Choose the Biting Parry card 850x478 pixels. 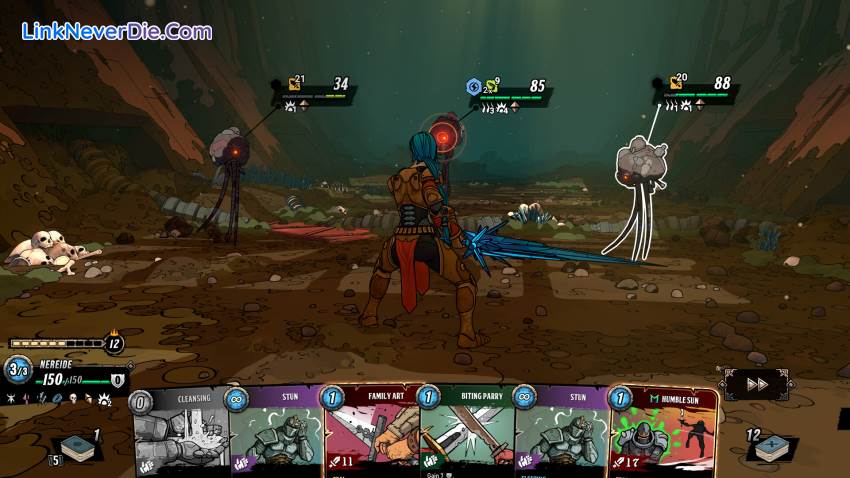466,435
